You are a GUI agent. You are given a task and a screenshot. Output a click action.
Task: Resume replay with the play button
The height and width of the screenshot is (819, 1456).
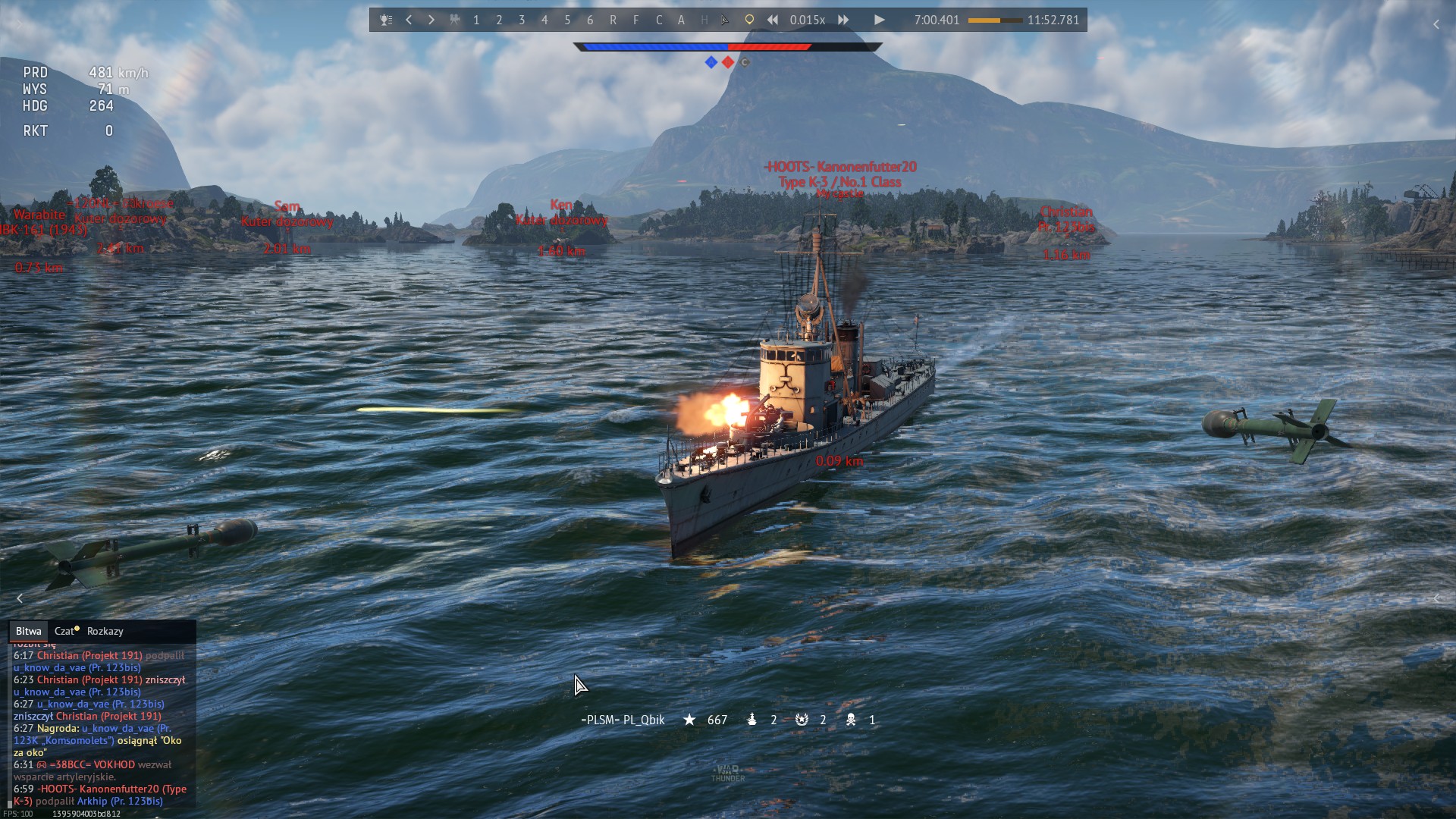pos(879,20)
